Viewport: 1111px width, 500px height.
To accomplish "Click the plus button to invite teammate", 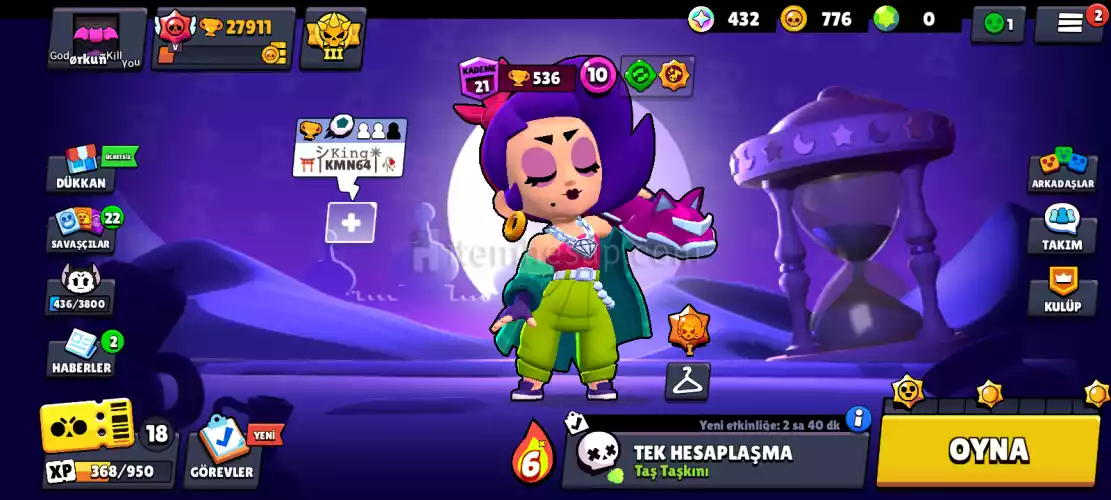I will tap(351, 222).
